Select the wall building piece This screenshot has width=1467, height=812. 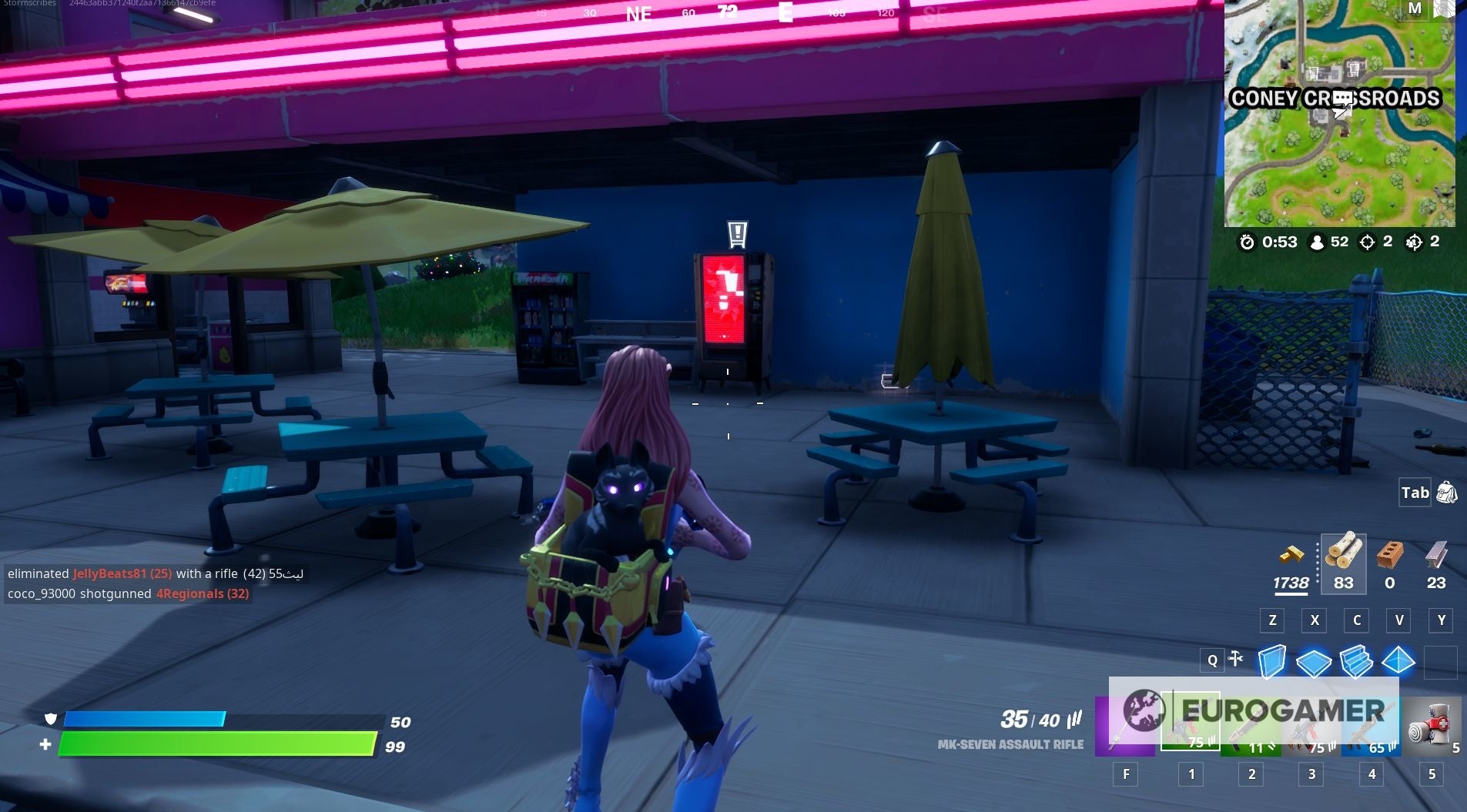pyautogui.click(x=1273, y=660)
